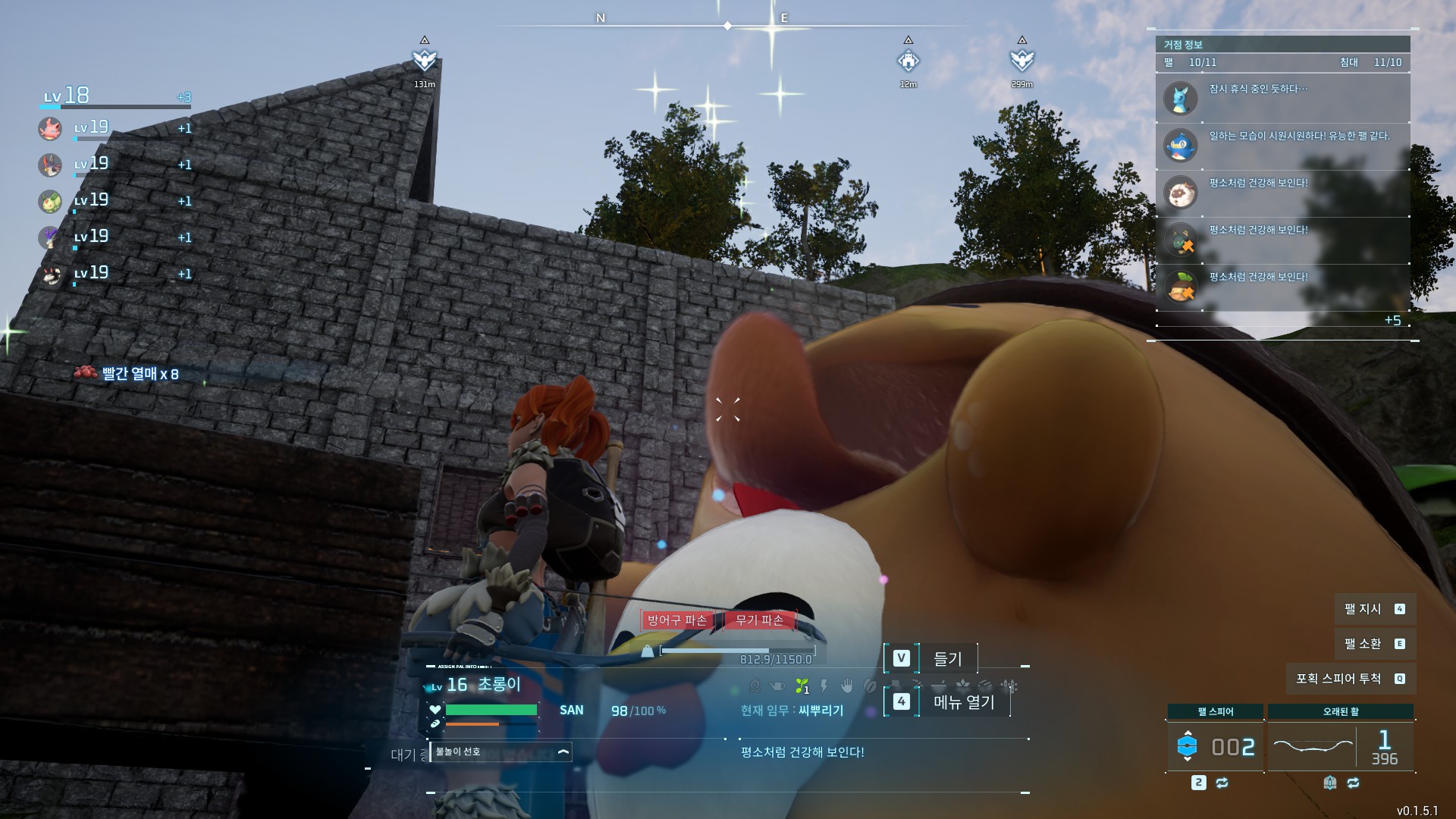Select the 팰 스피어 slot
This screenshot has width=1456, height=819.
click(1215, 746)
